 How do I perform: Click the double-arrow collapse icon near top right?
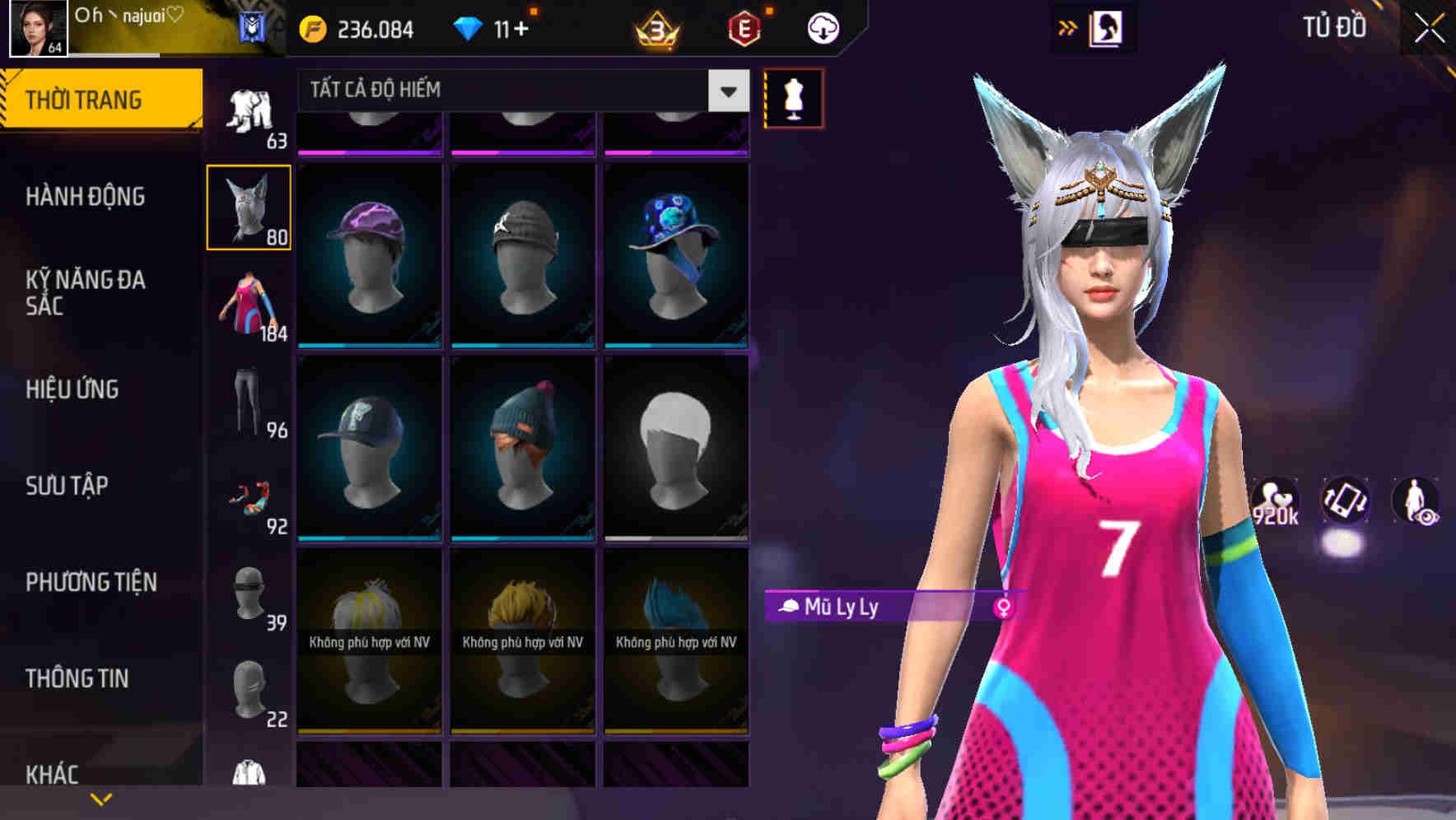(1068, 26)
